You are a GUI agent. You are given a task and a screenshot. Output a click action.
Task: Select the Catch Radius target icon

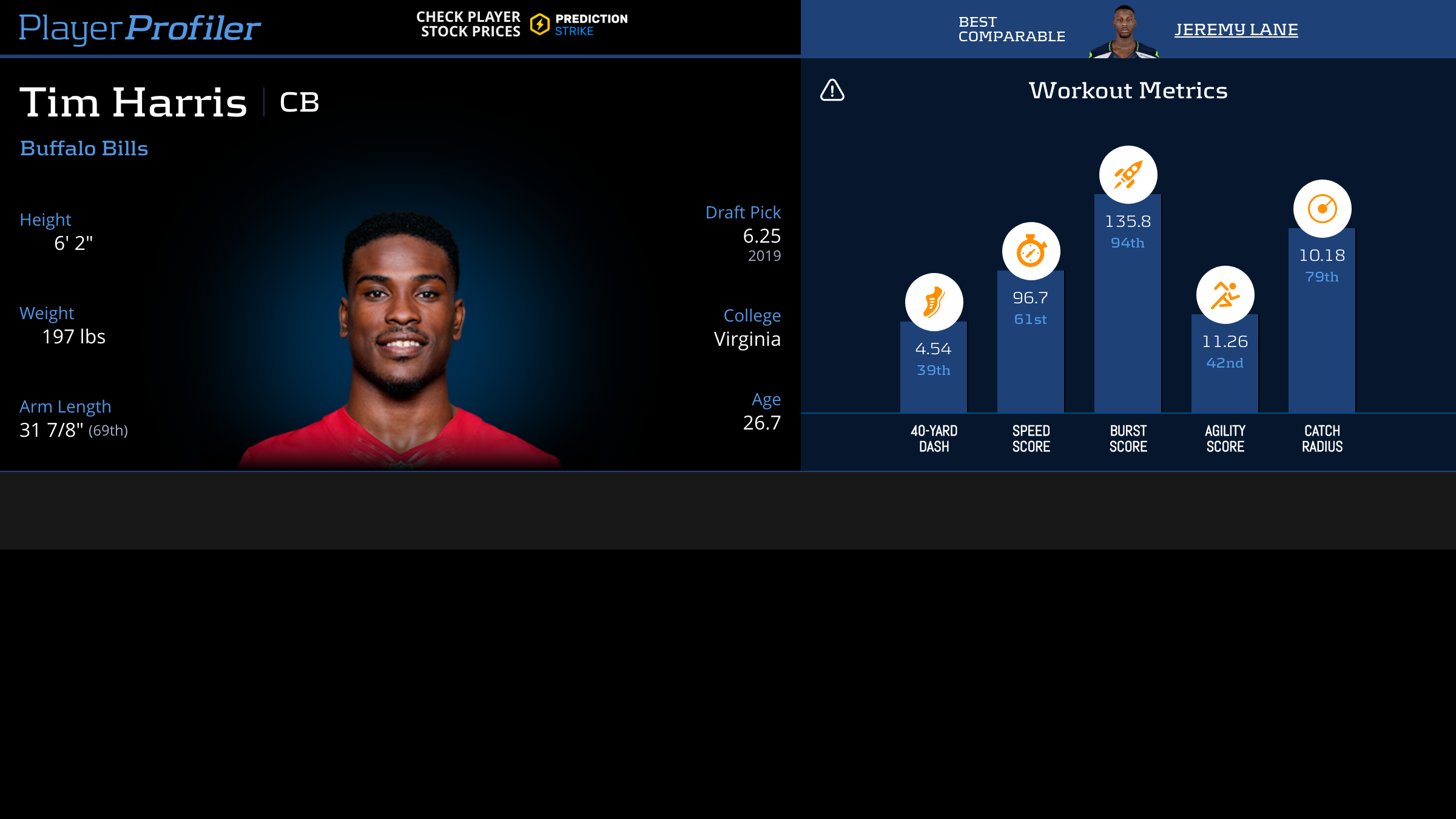pos(1322,209)
